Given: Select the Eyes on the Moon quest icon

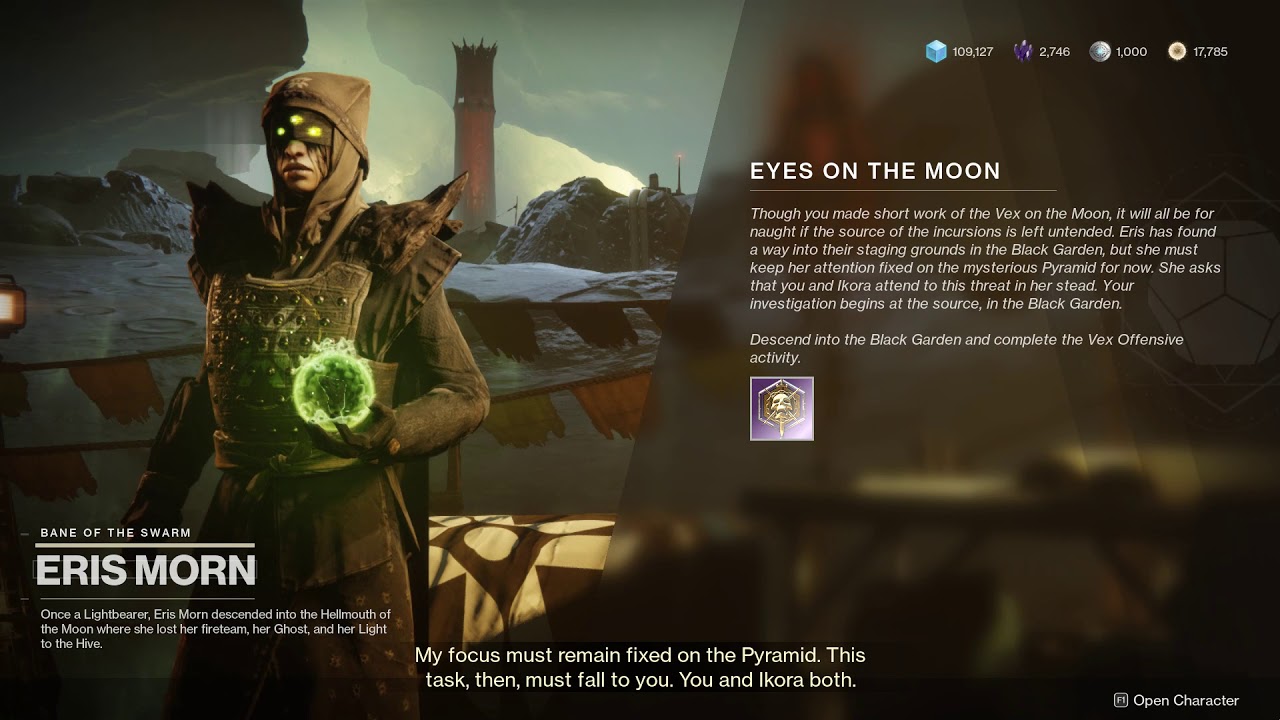Looking at the screenshot, I should click(x=782, y=408).
